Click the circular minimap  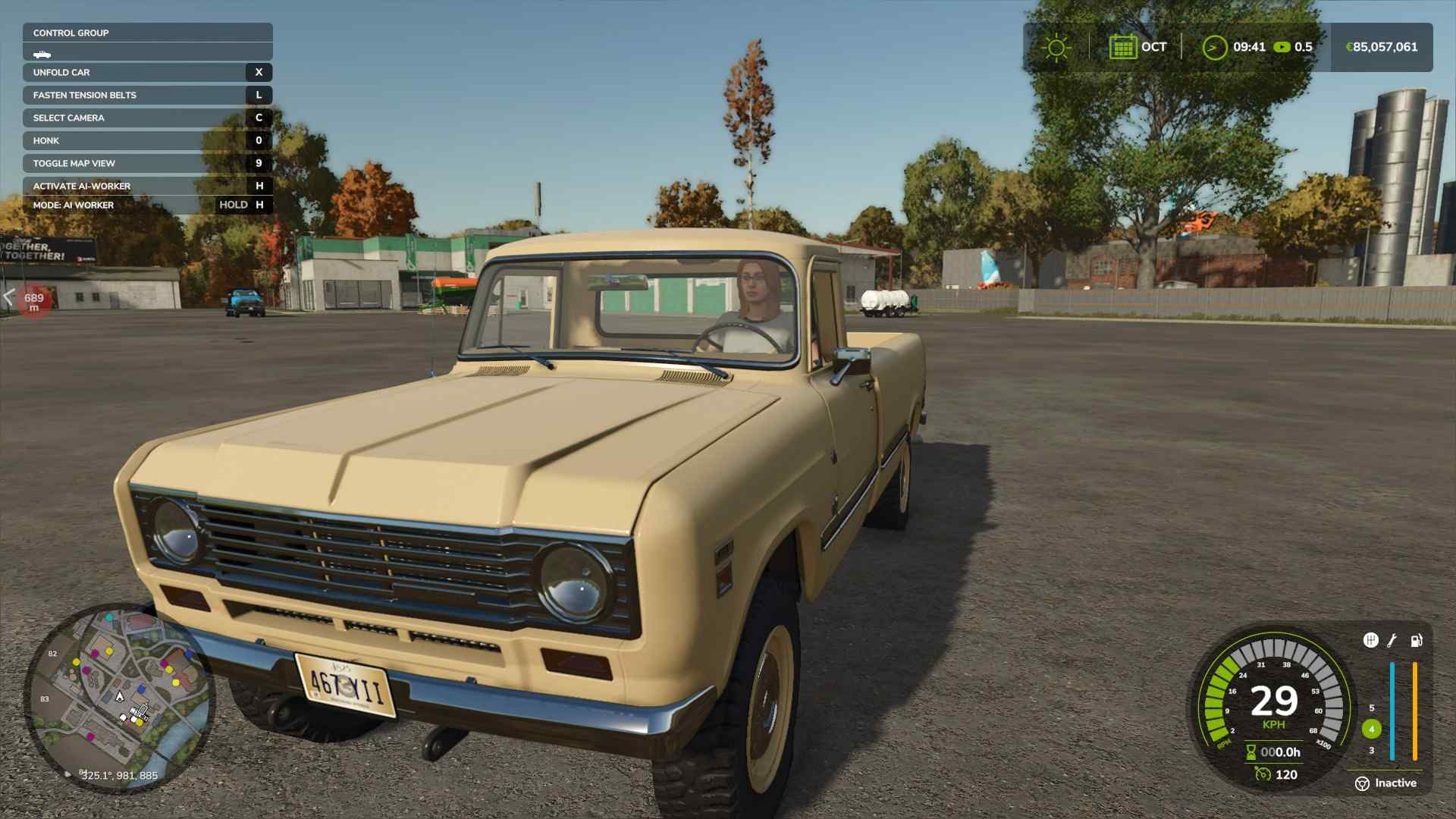[x=119, y=698]
